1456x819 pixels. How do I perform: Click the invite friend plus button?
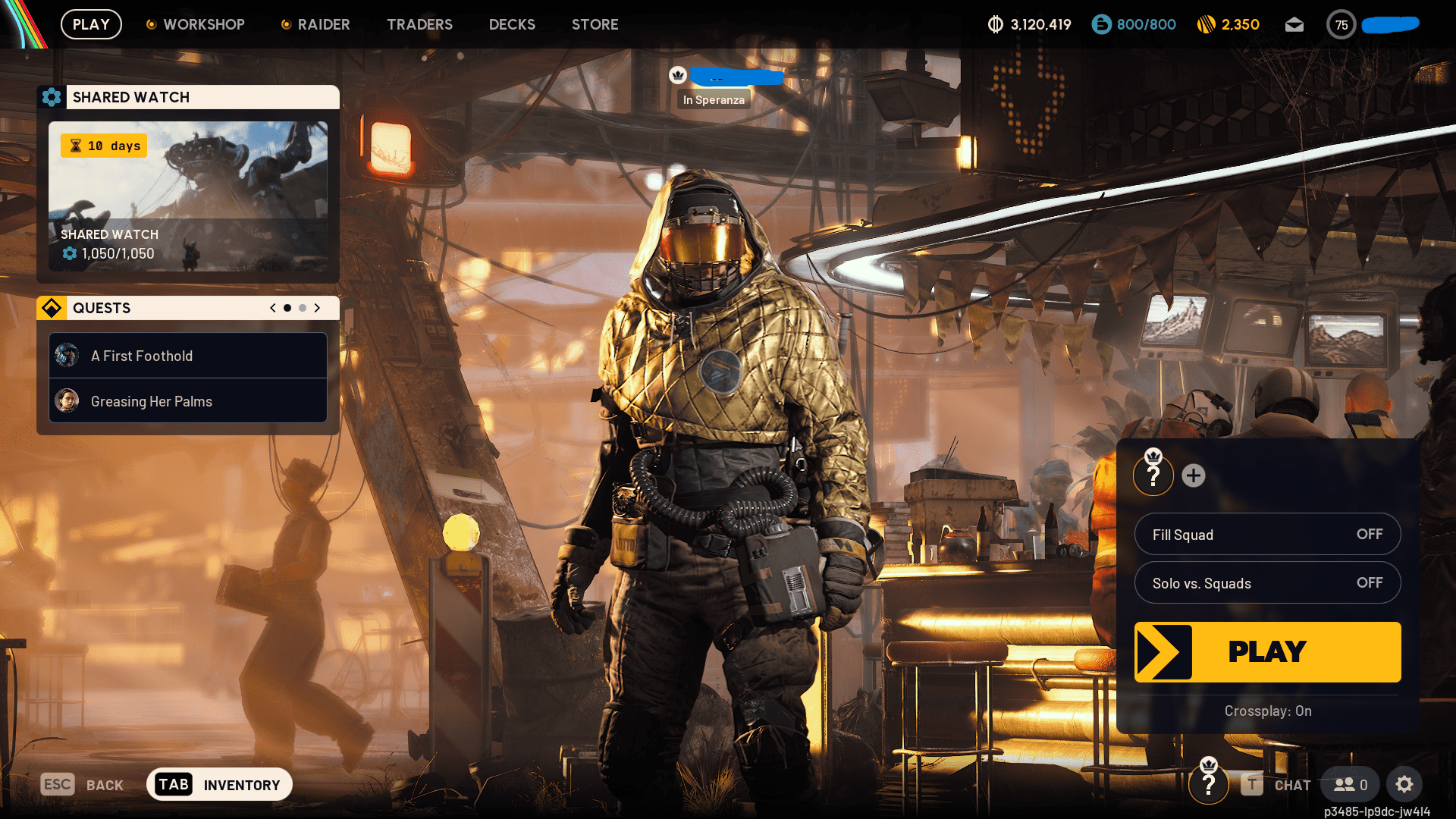1194,477
